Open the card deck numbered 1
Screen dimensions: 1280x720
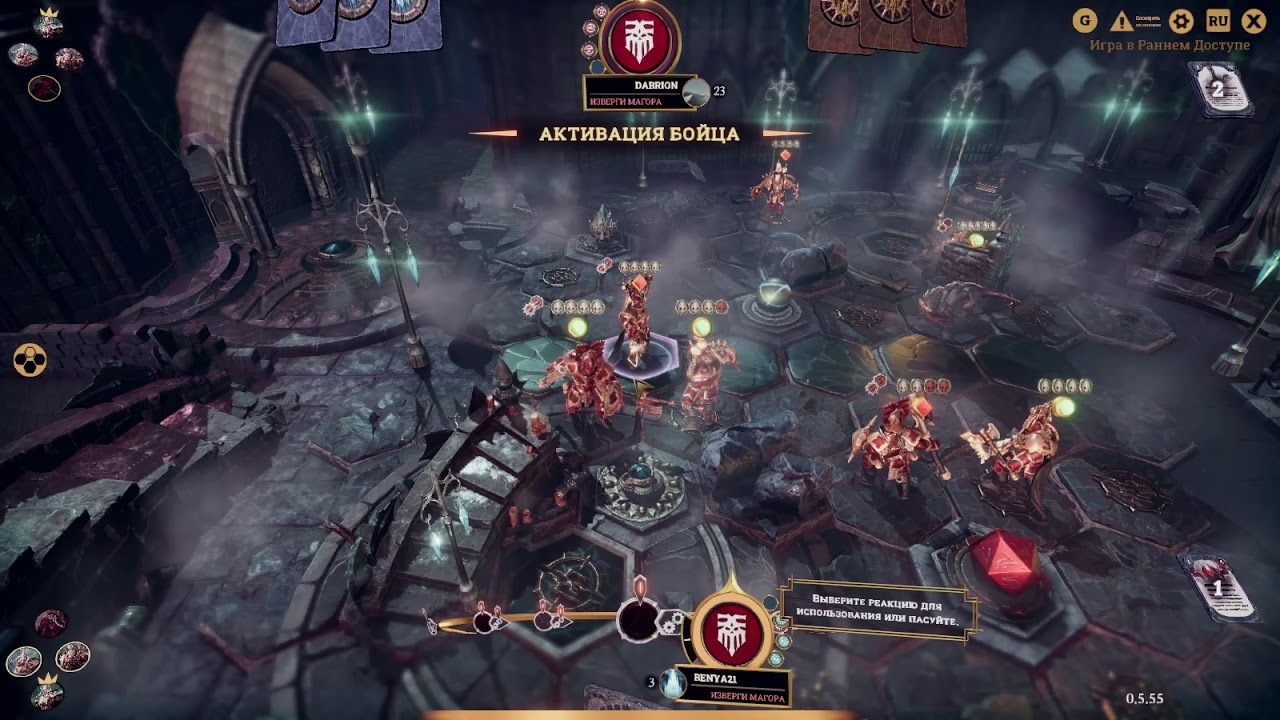coord(1218,588)
